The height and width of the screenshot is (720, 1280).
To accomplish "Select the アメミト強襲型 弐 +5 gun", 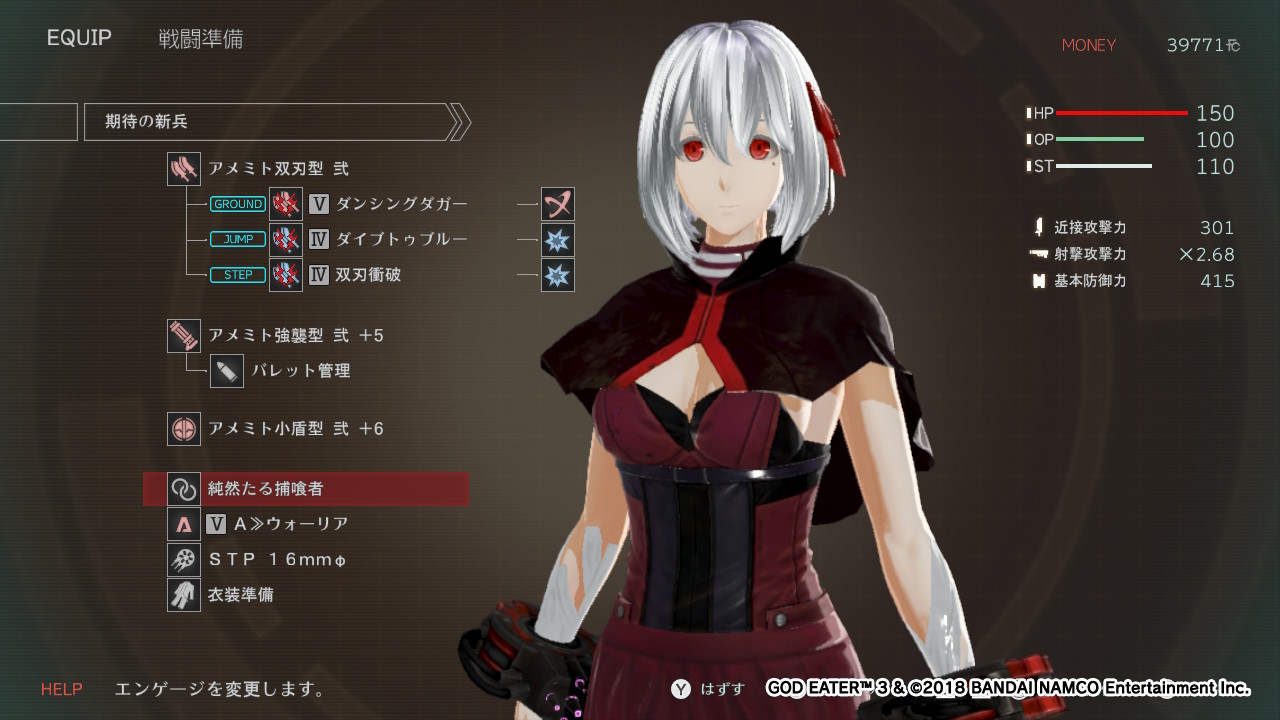I will click(295, 335).
